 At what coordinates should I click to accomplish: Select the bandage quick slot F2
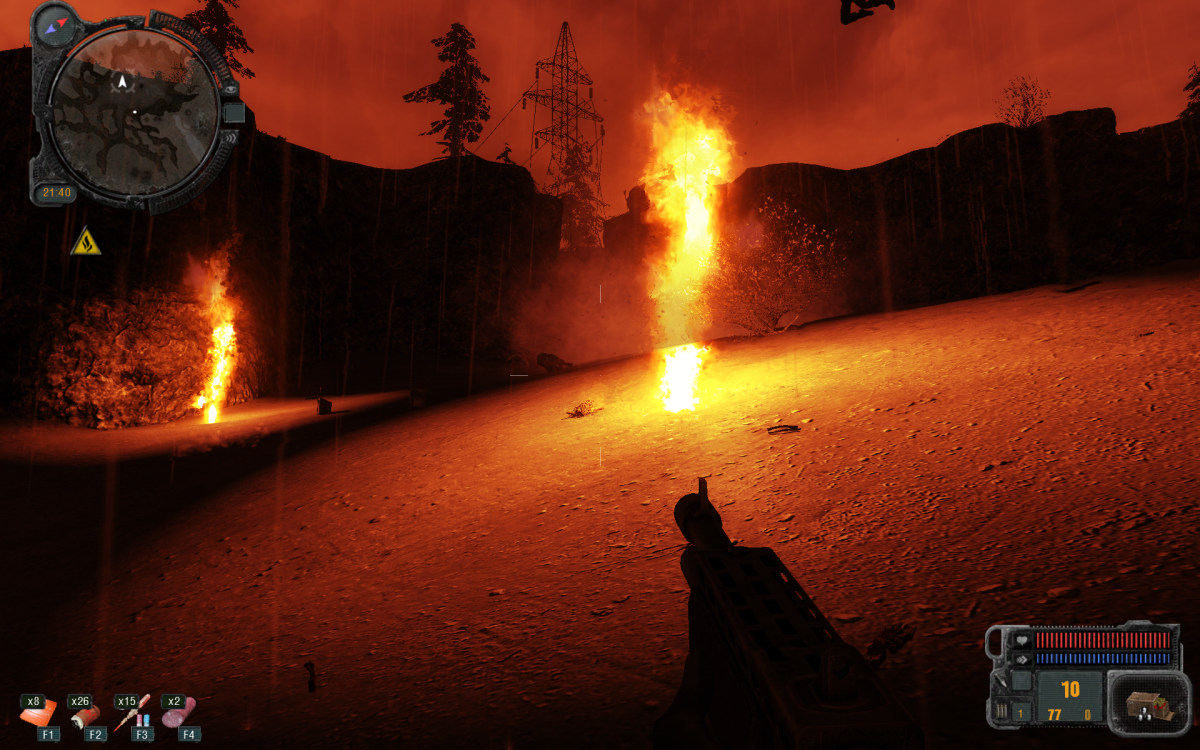point(84,712)
